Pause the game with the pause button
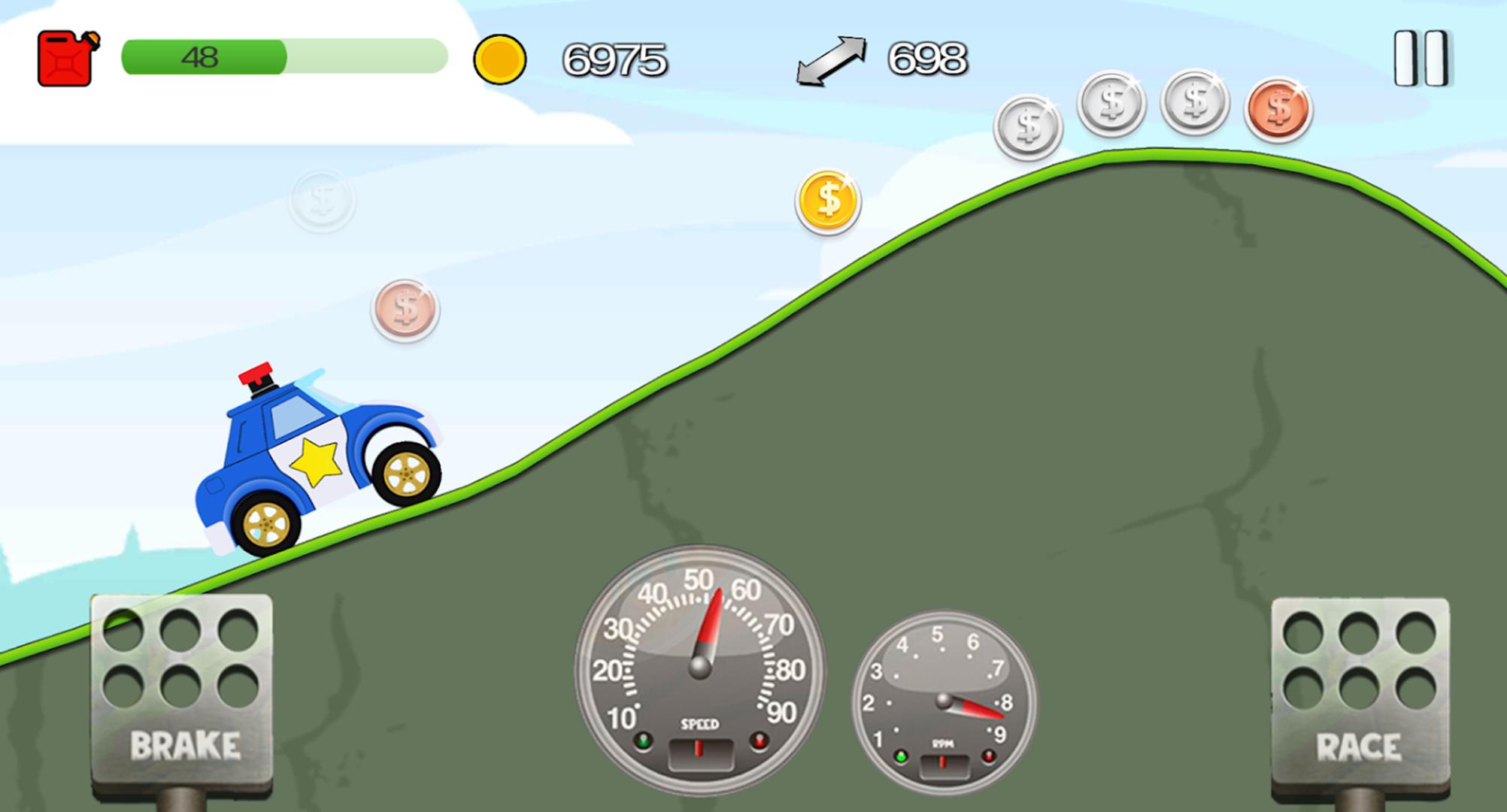 pos(1421,59)
